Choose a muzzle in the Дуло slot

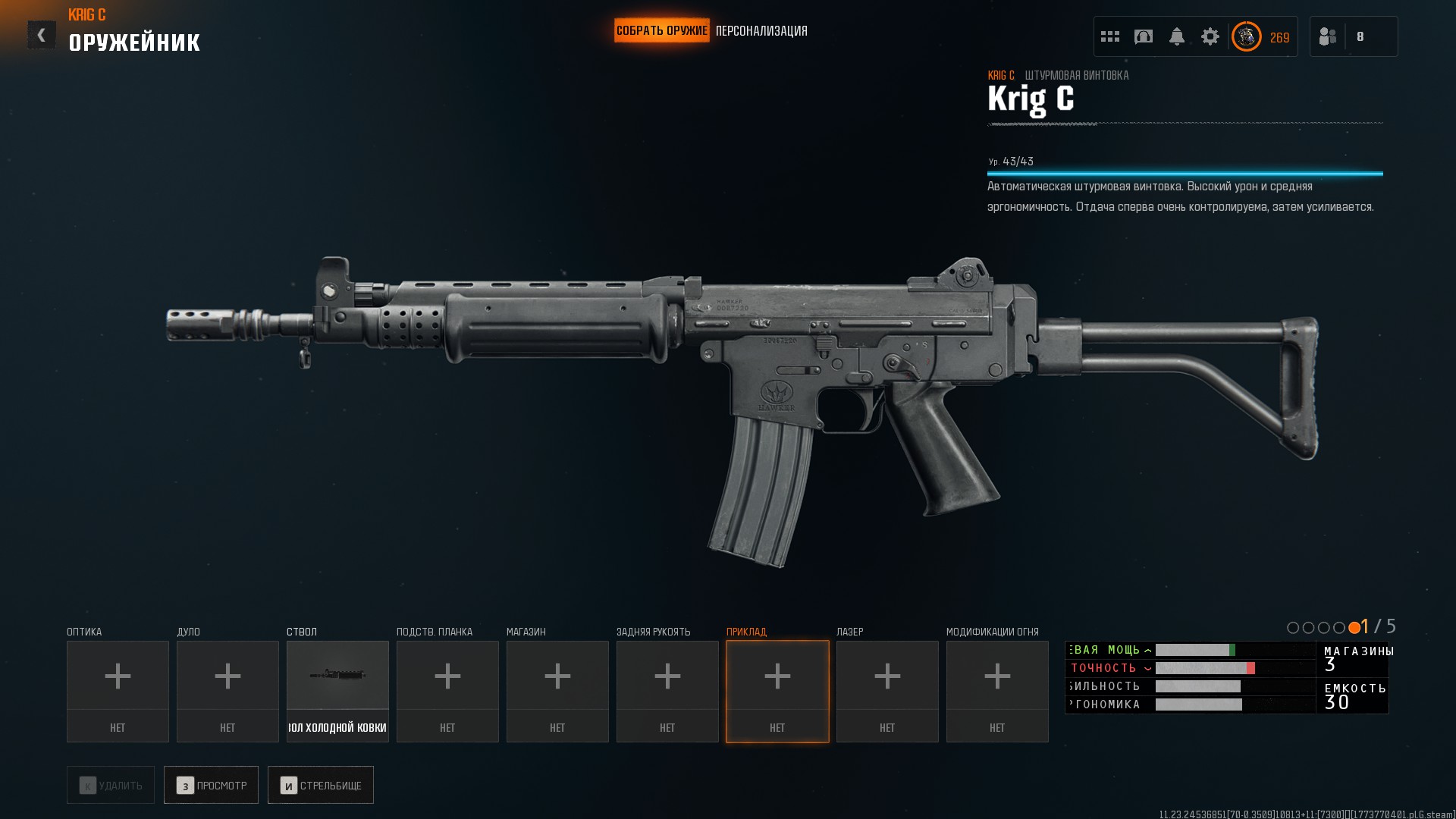coord(227,691)
